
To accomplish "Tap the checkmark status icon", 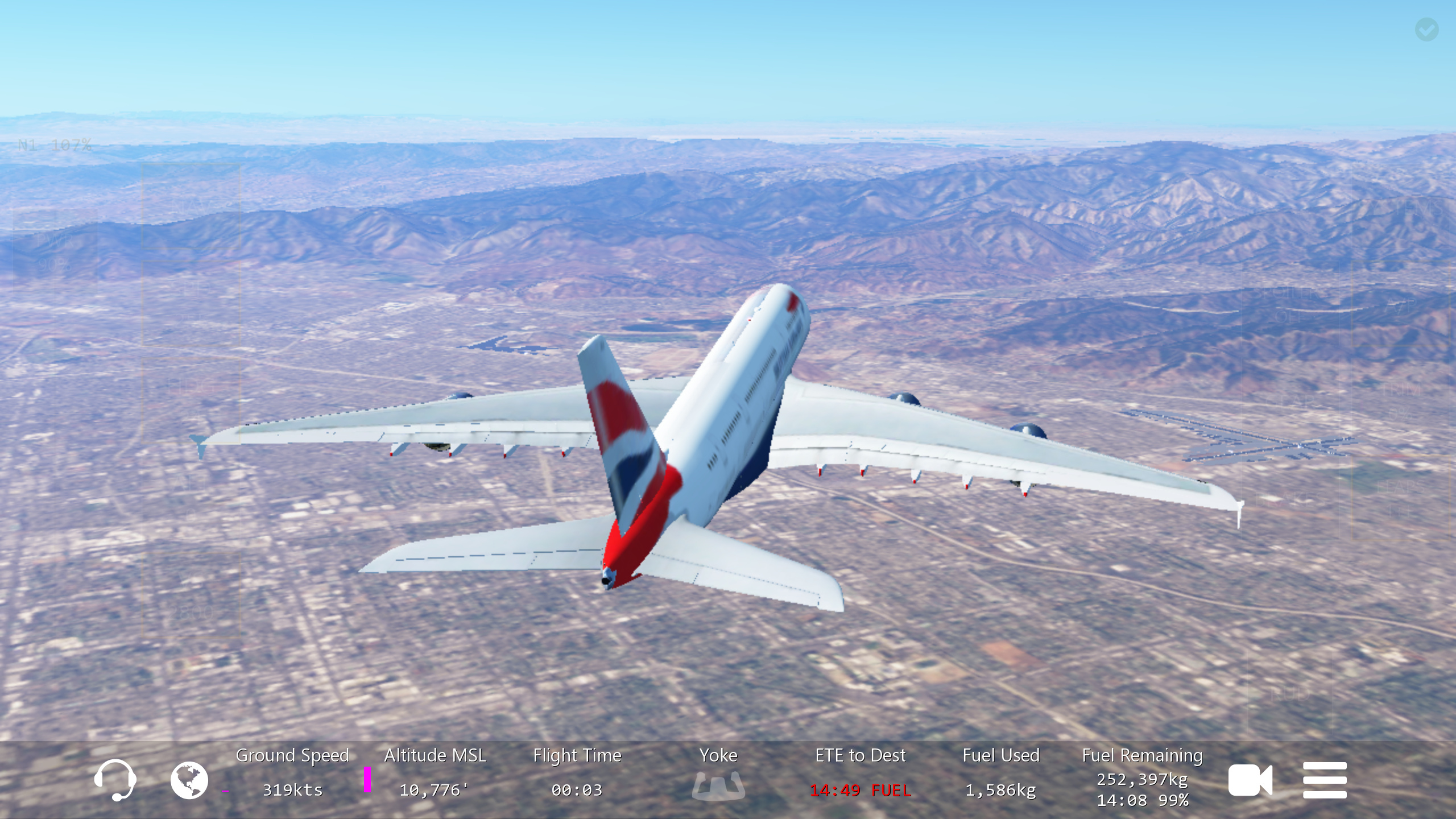I will tap(1426, 30).
